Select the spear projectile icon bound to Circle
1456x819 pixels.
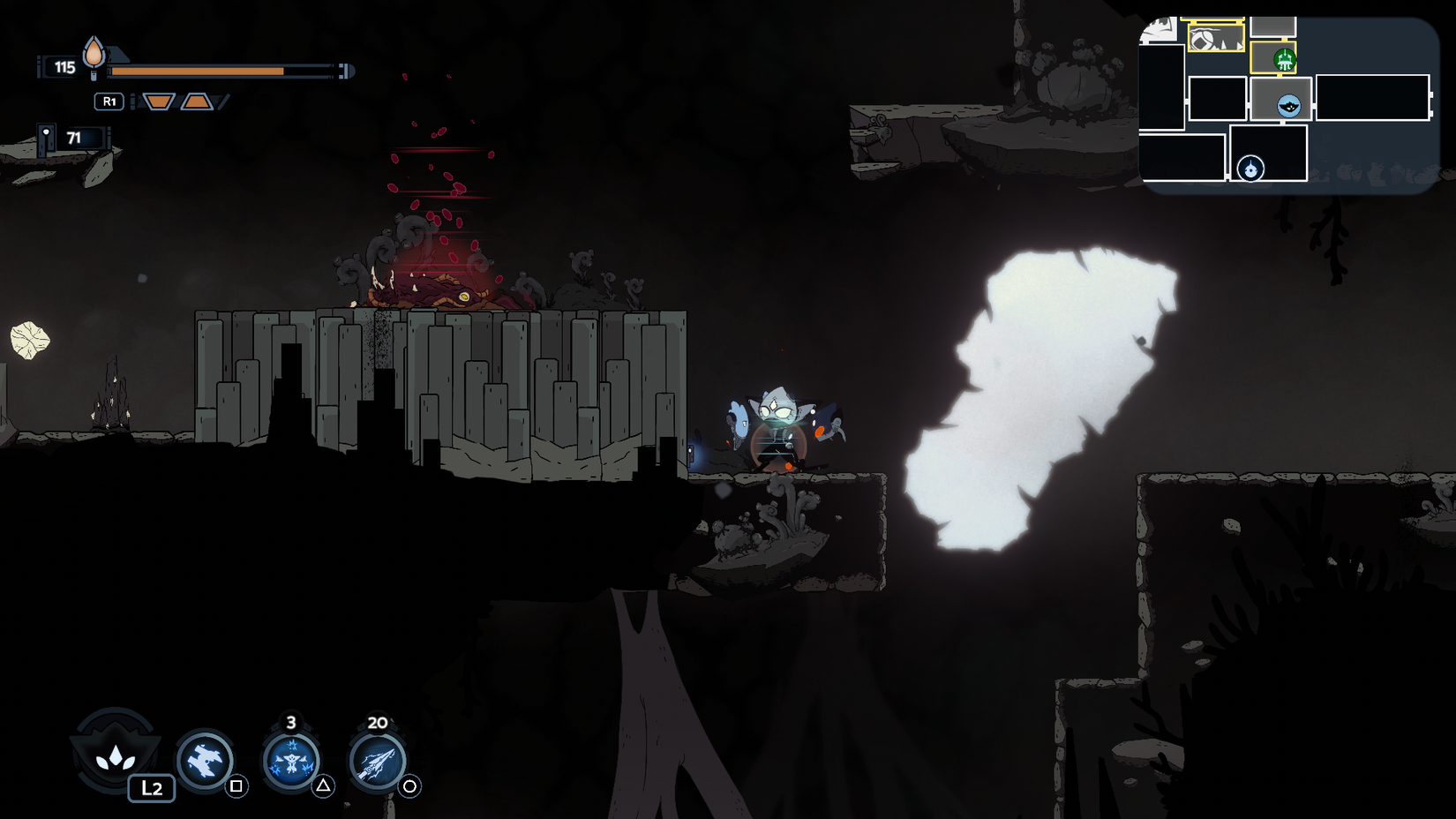pos(377,761)
